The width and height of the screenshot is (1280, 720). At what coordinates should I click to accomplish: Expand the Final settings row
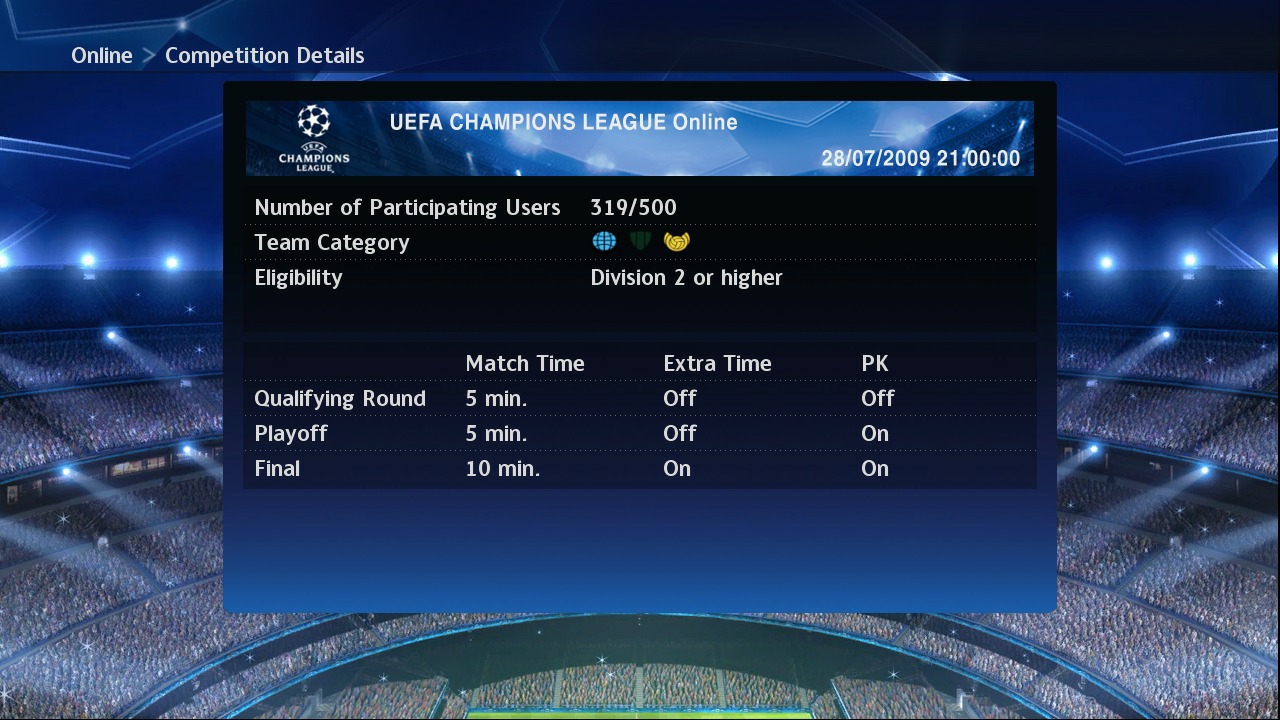point(277,468)
